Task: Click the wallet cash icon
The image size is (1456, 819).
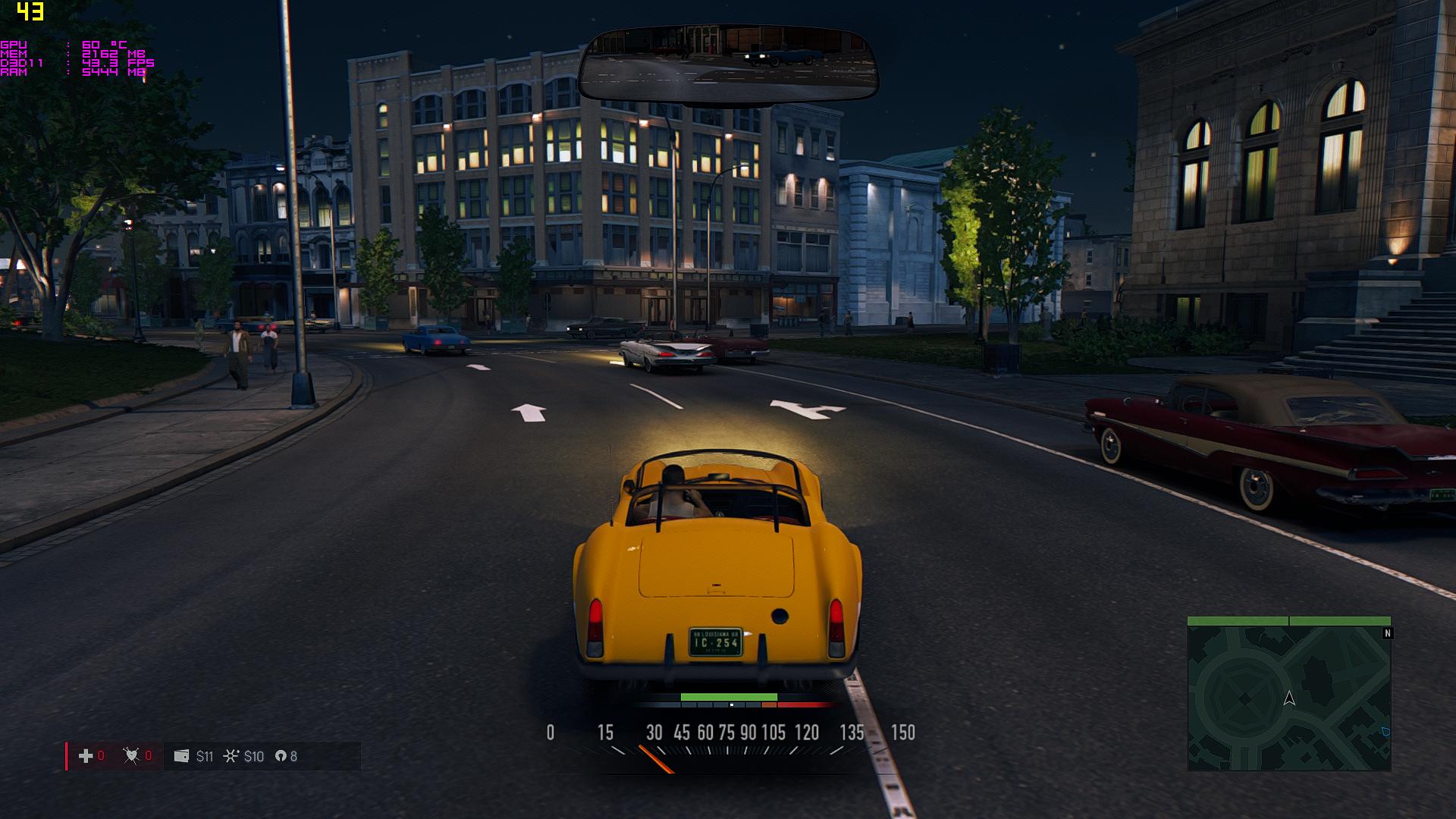Action: (181, 756)
